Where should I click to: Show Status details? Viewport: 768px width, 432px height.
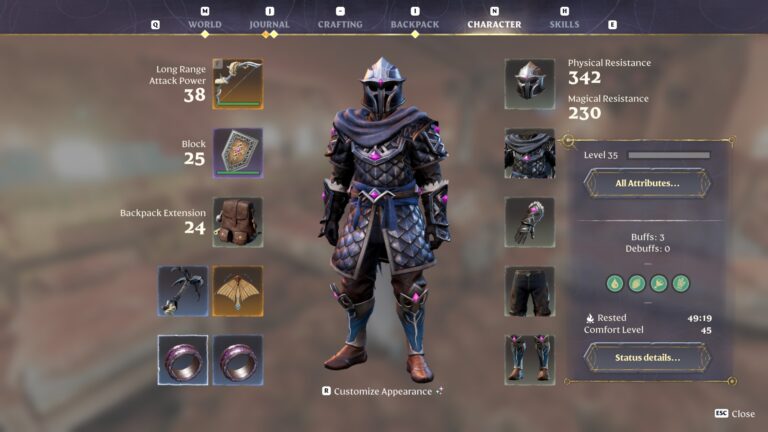pos(647,357)
